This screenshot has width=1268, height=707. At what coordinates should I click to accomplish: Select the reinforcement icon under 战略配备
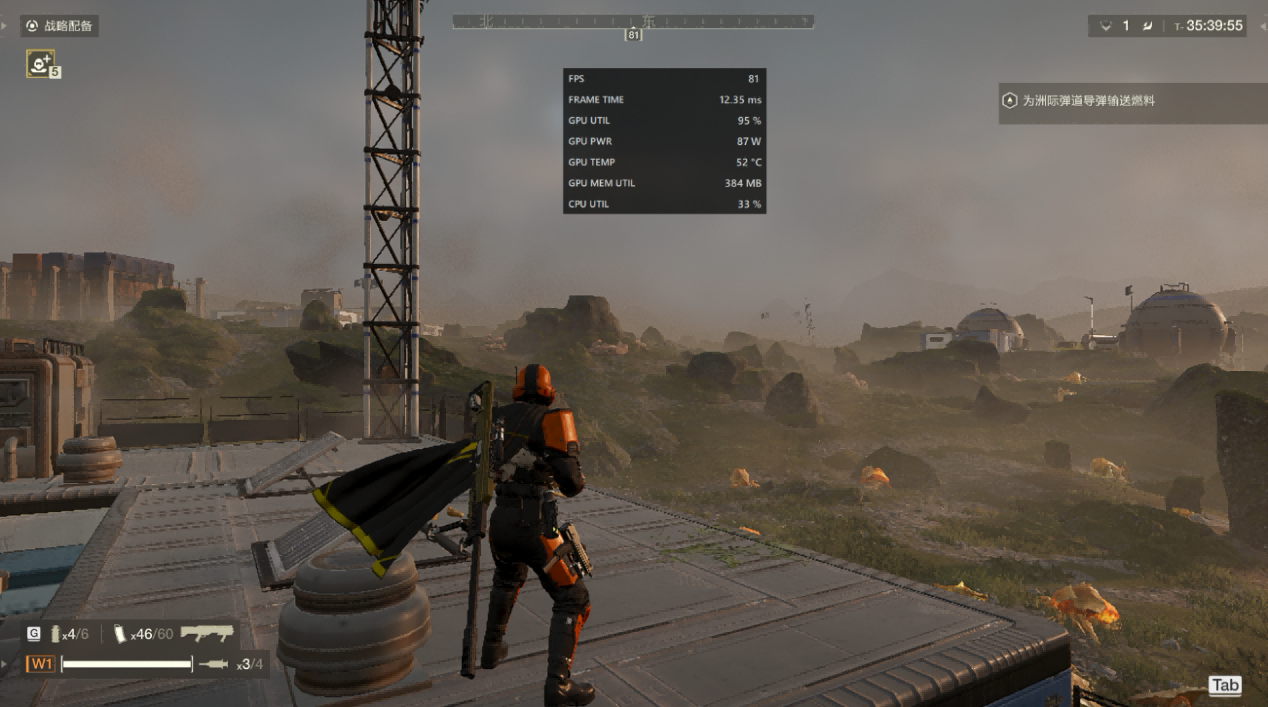tap(40, 64)
